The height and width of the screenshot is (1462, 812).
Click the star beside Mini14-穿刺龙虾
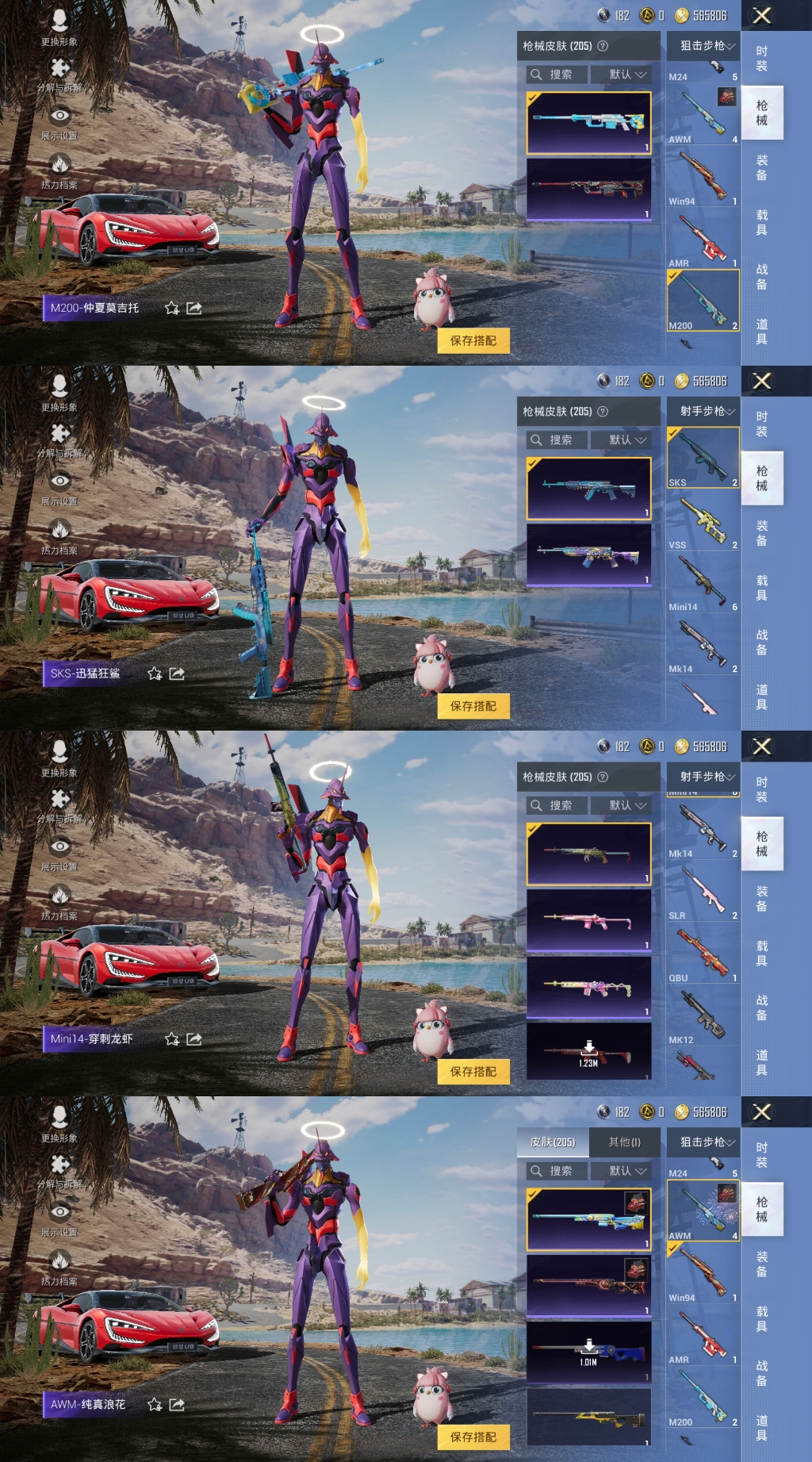172,1039
